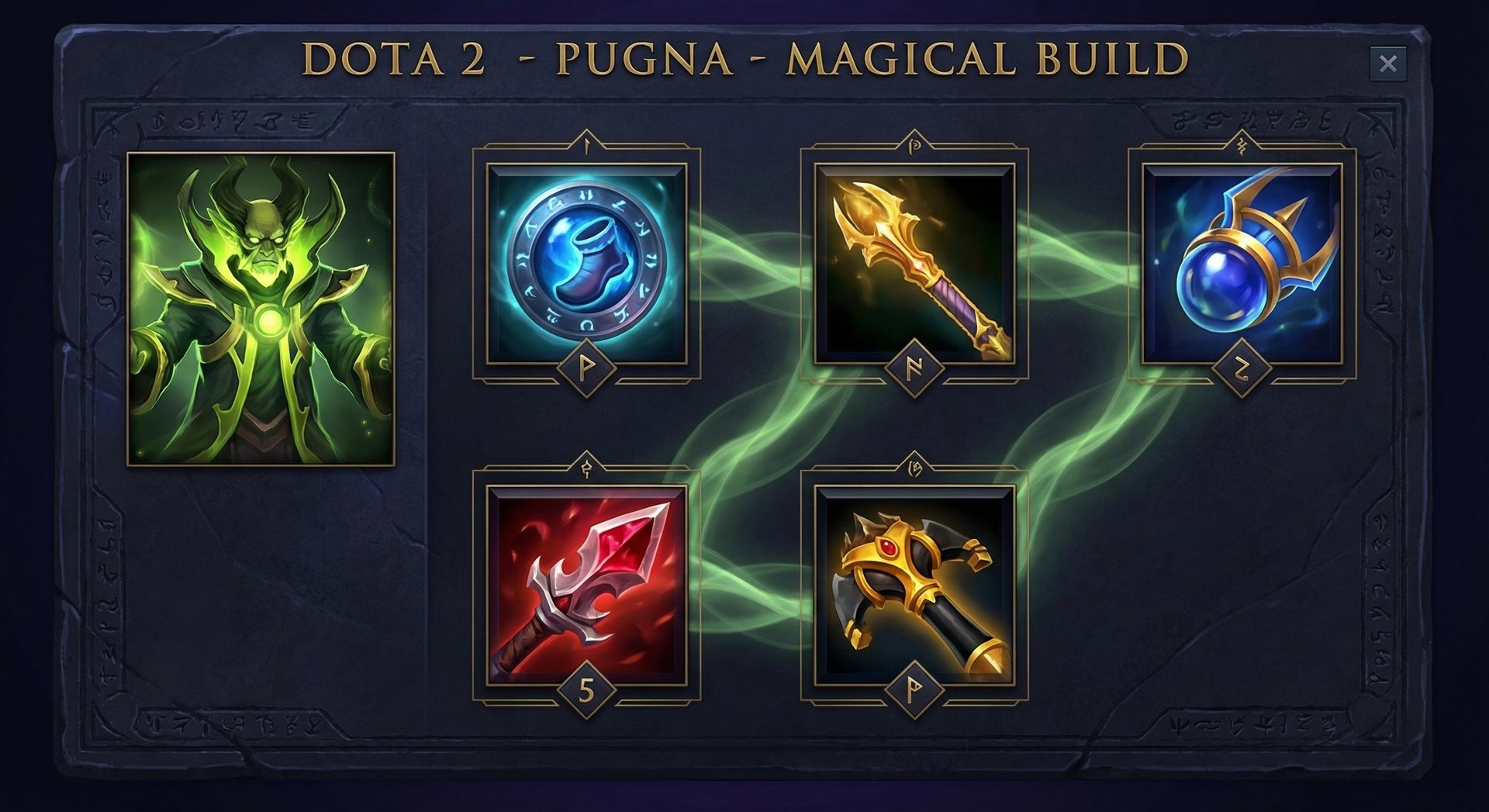Click the rune badge below the staff item frame
The image size is (1489, 812).
pos(915,689)
